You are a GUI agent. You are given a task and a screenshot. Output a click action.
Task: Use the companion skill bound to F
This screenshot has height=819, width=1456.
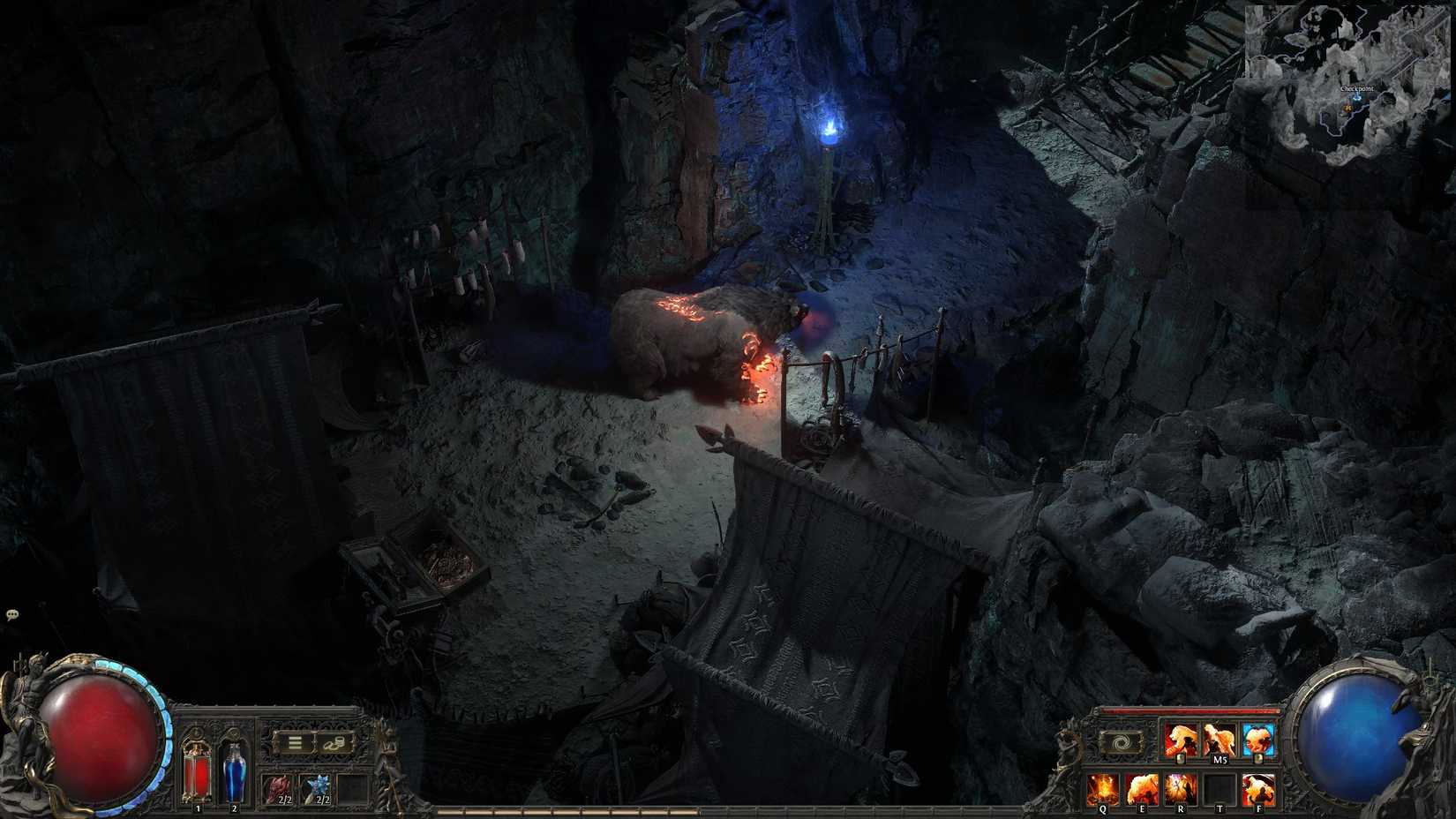click(x=1257, y=788)
